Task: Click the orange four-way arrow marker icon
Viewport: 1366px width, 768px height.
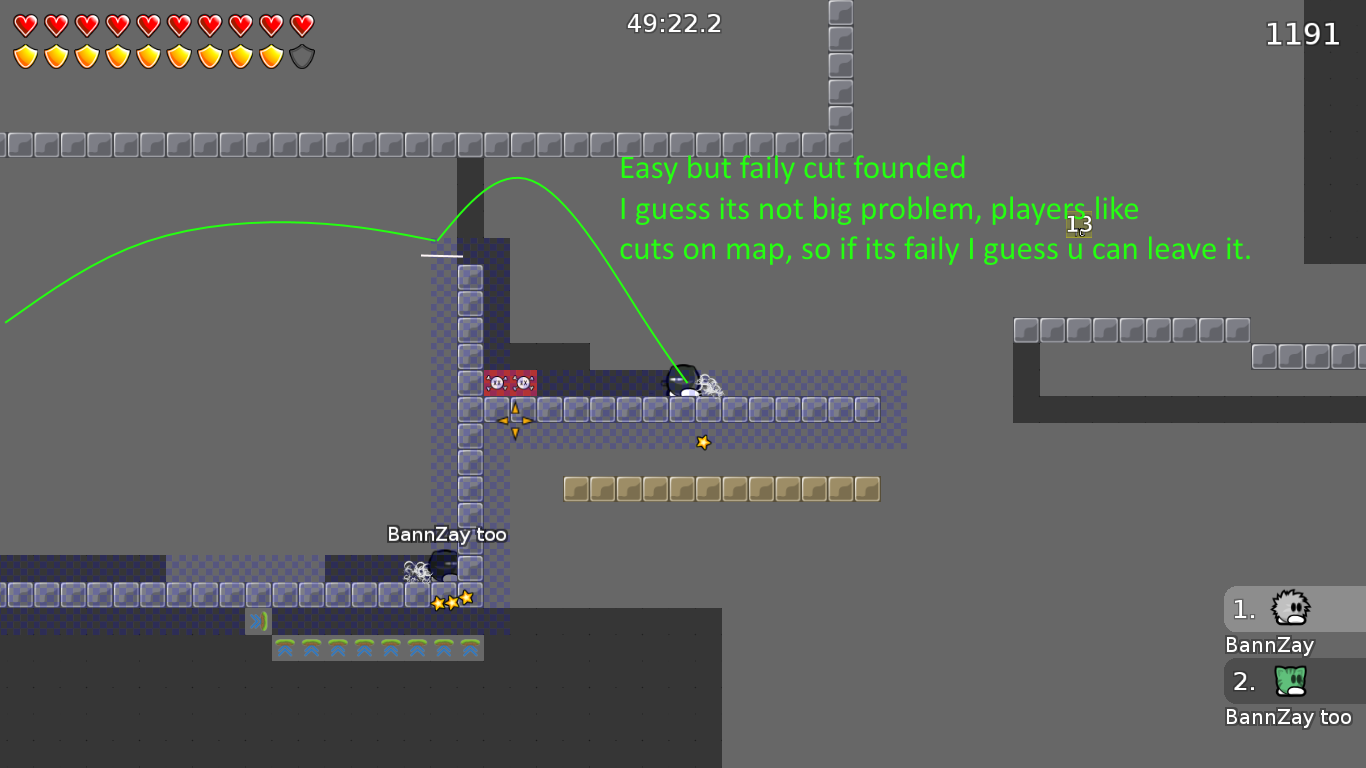Action: pos(515,422)
